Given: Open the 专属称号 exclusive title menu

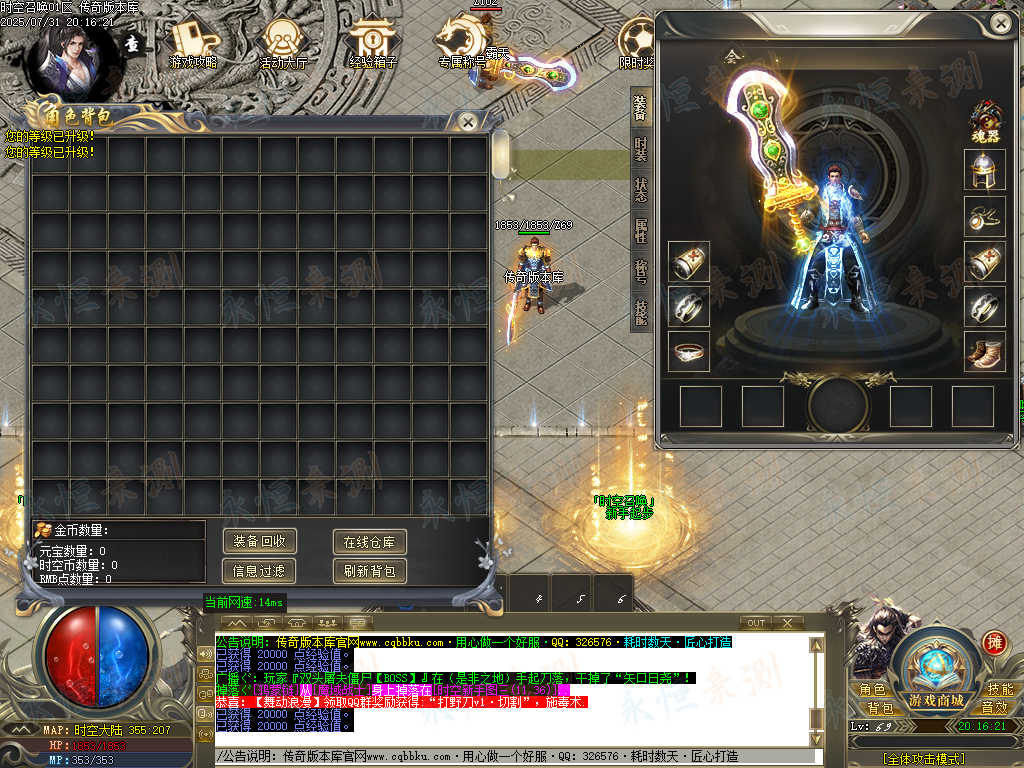Looking at the screenshot, I should pos(462,44).
